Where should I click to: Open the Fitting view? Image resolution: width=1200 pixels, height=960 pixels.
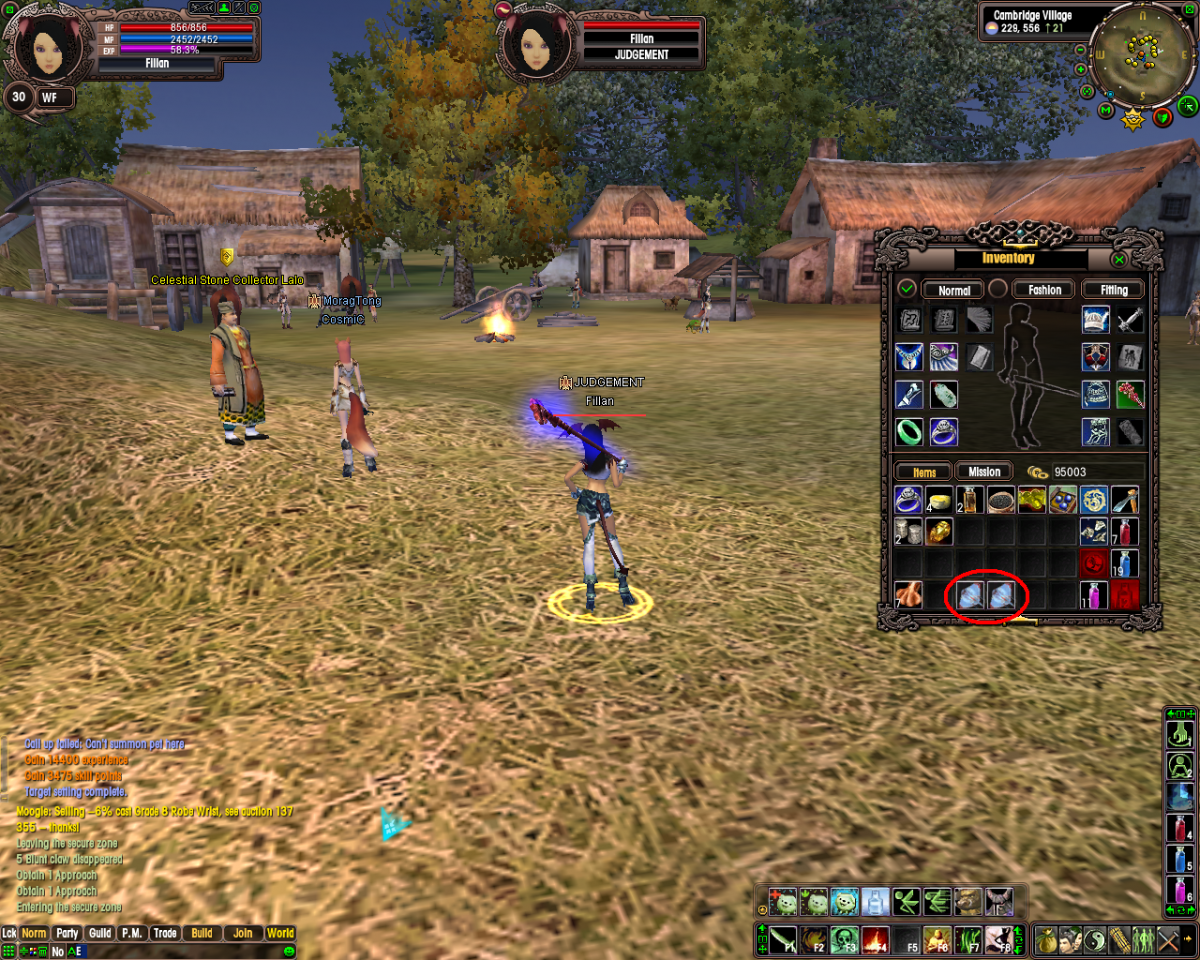1113,290
